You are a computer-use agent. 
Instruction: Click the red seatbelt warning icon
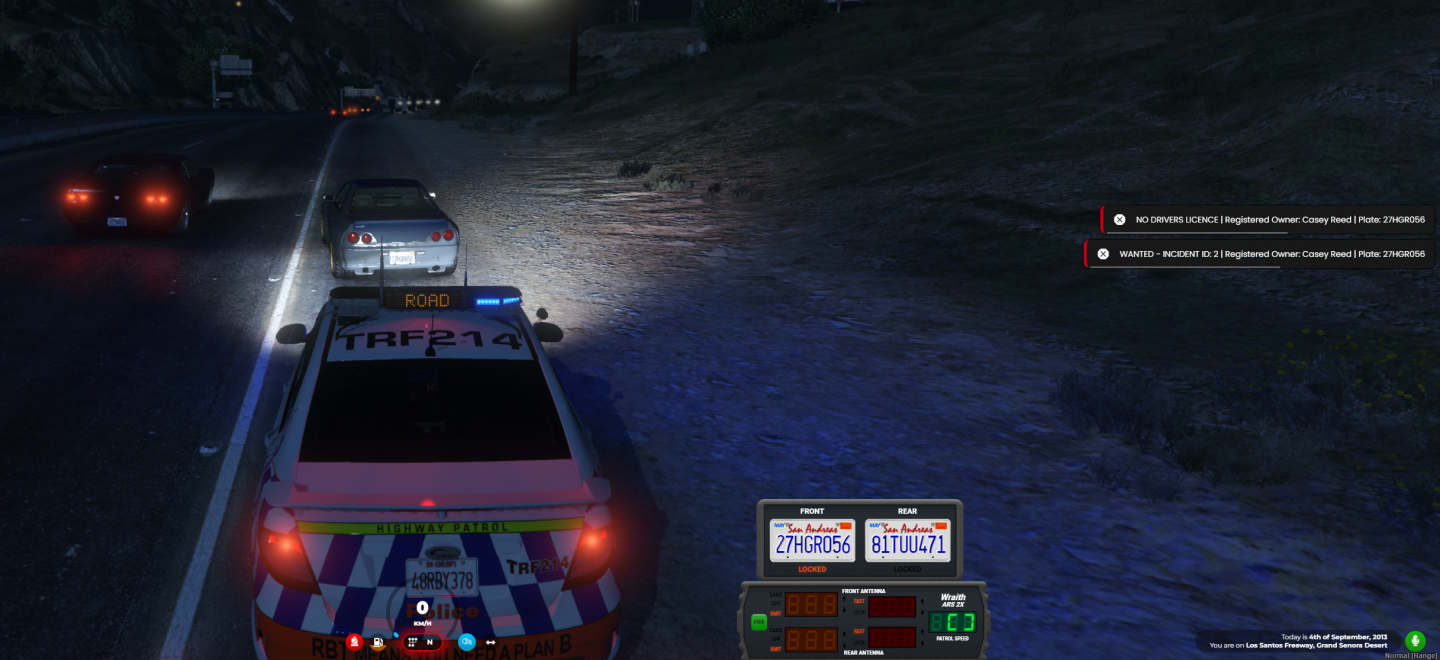[x=354, y=642]
